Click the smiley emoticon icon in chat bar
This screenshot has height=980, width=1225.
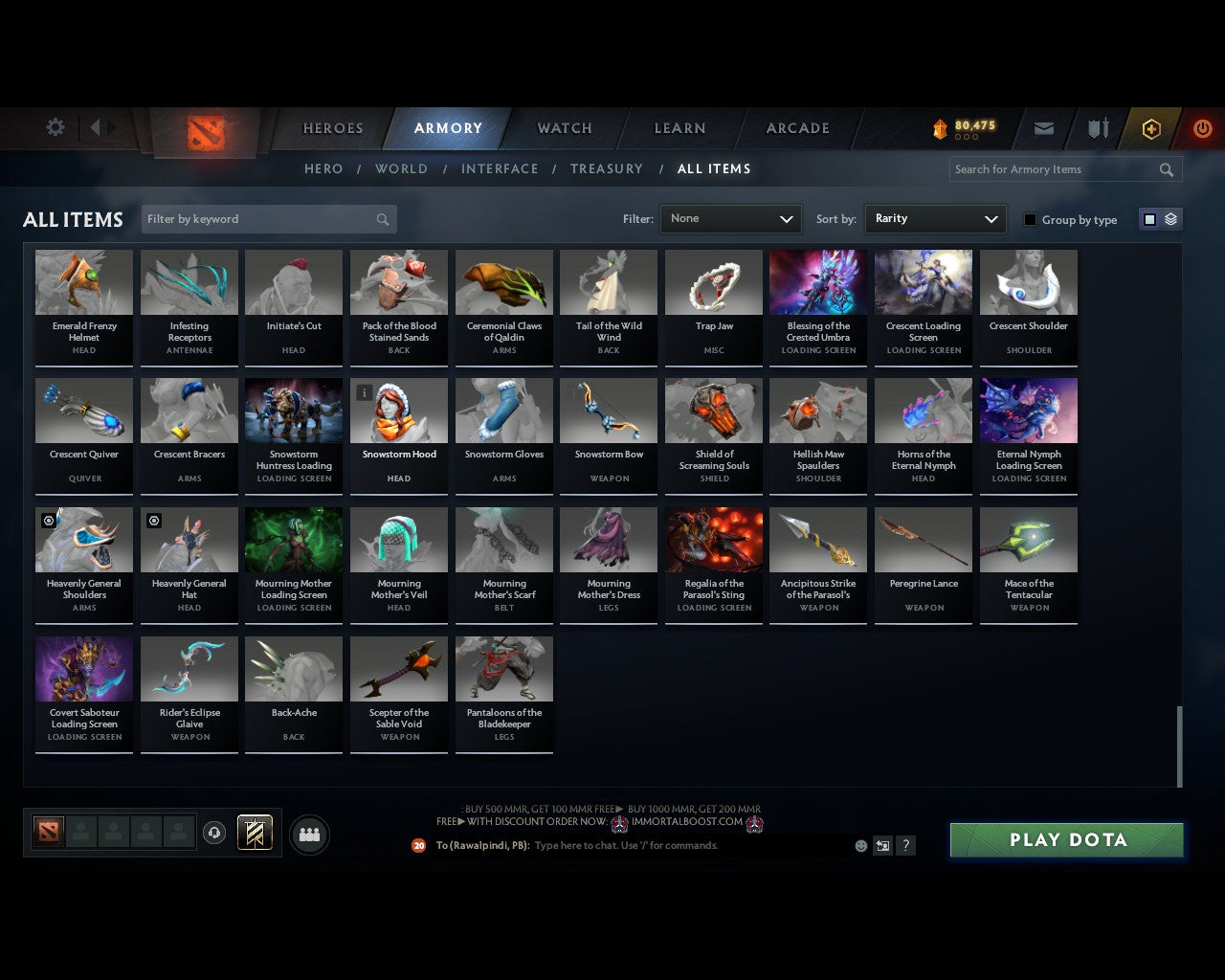click(859, 845)
